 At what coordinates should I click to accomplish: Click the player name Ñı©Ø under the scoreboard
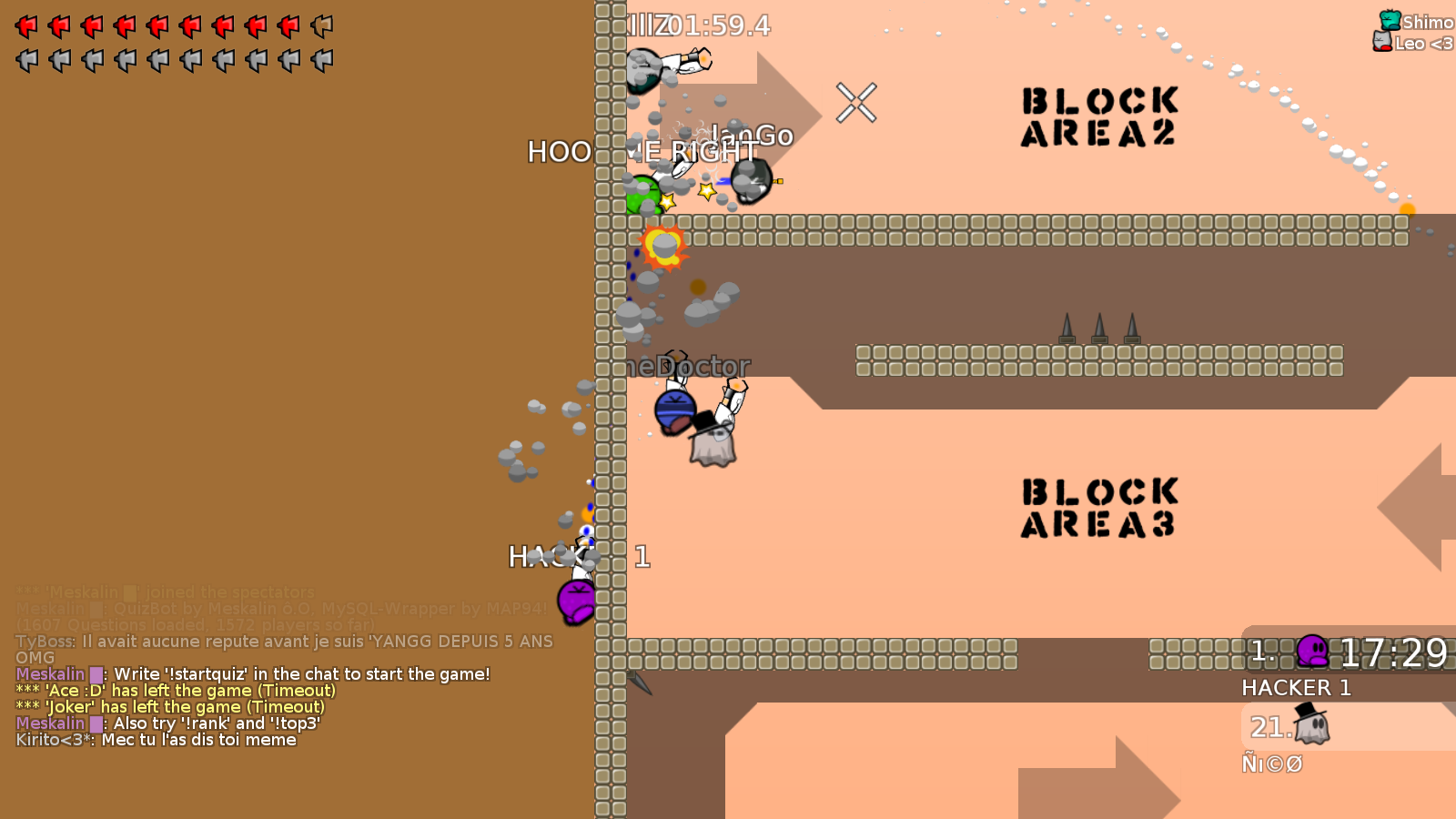1272,764
